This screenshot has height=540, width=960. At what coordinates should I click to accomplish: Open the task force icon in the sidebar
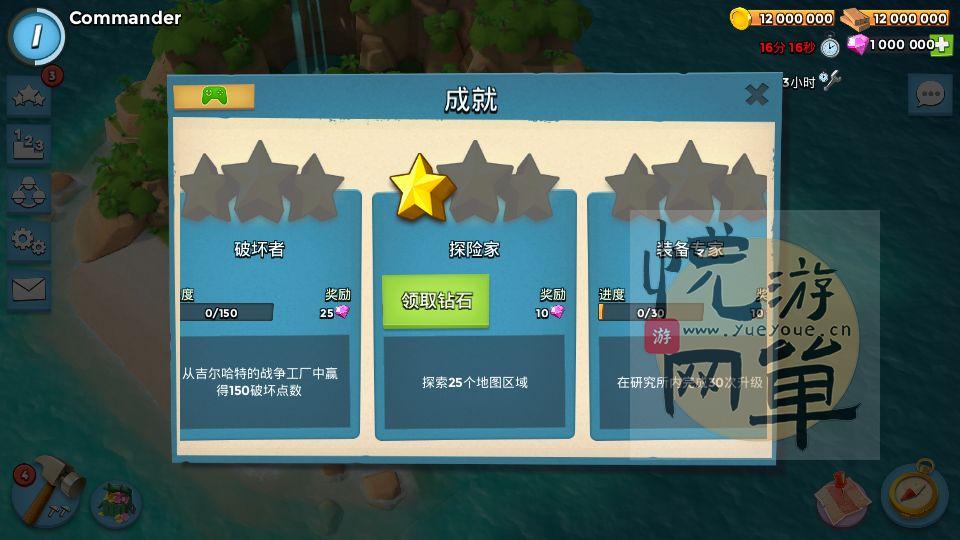pyautogui.click(x=28, y=192)
